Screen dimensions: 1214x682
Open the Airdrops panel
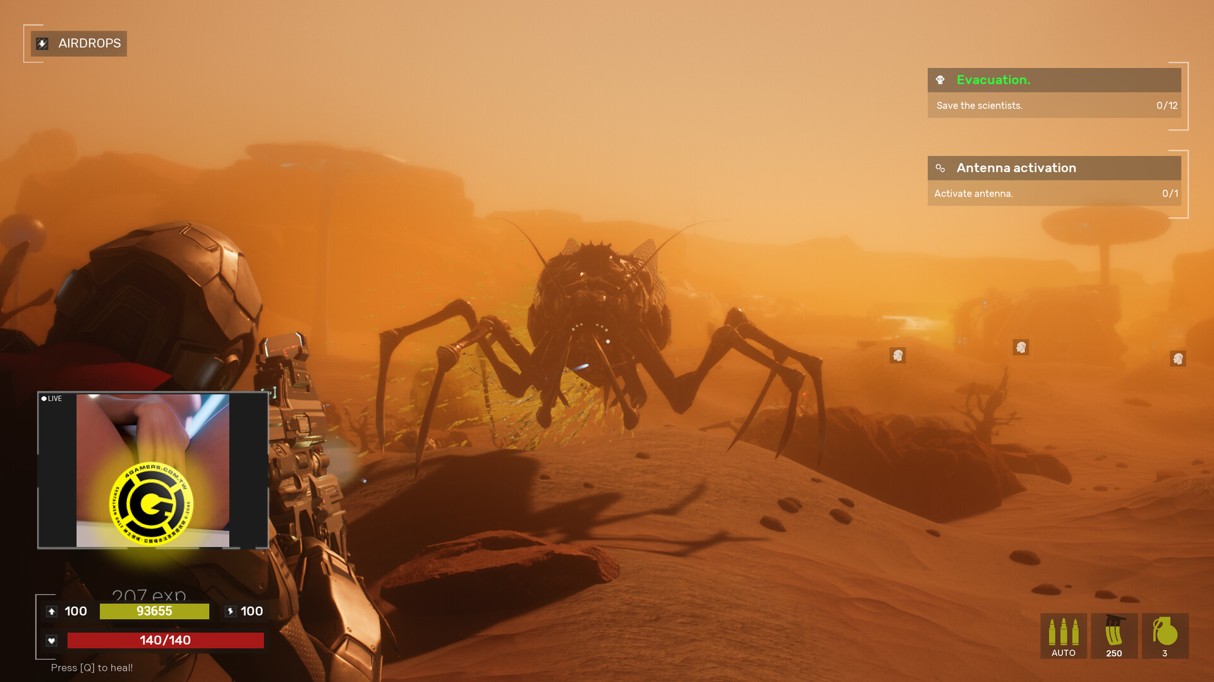tap(79, 44)
